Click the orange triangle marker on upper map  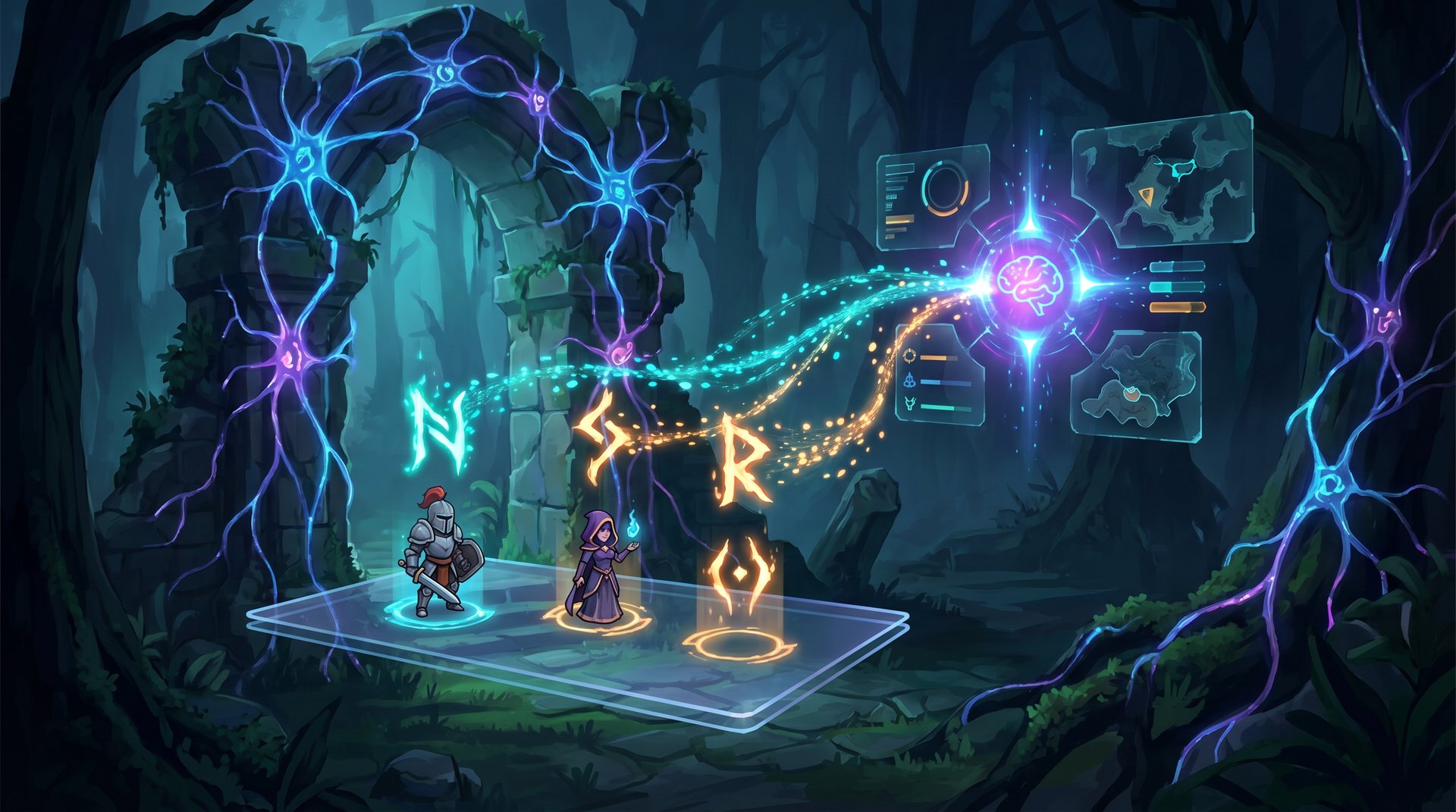pos(1144,196)
